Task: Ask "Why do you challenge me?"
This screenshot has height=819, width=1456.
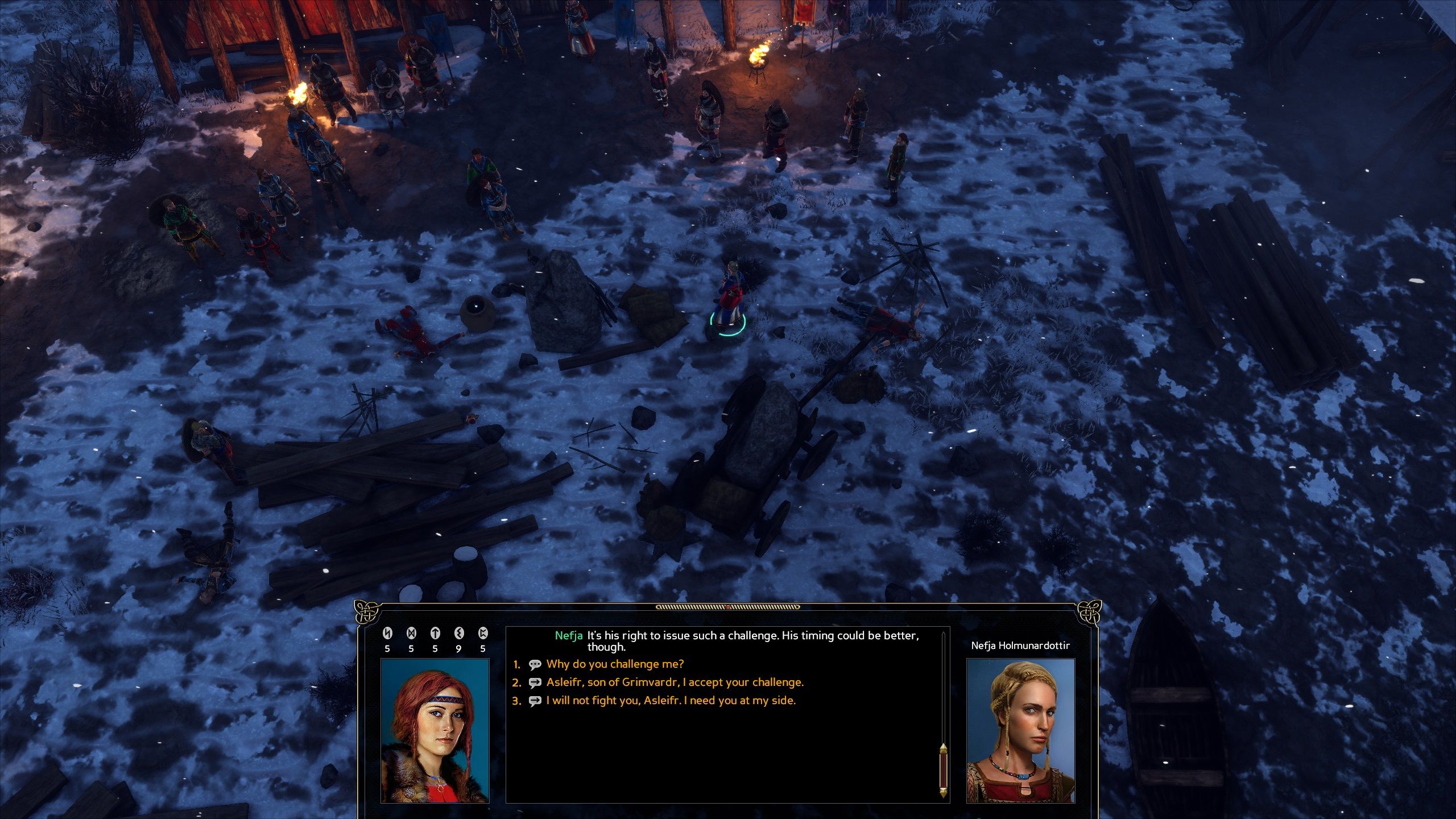Action: coord(615,664)
